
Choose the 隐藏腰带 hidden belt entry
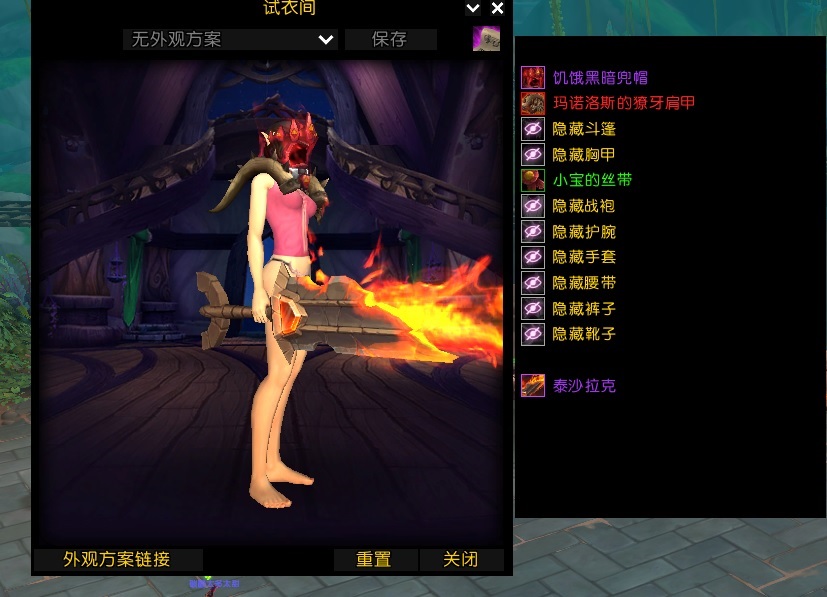(x=584, y=283)
